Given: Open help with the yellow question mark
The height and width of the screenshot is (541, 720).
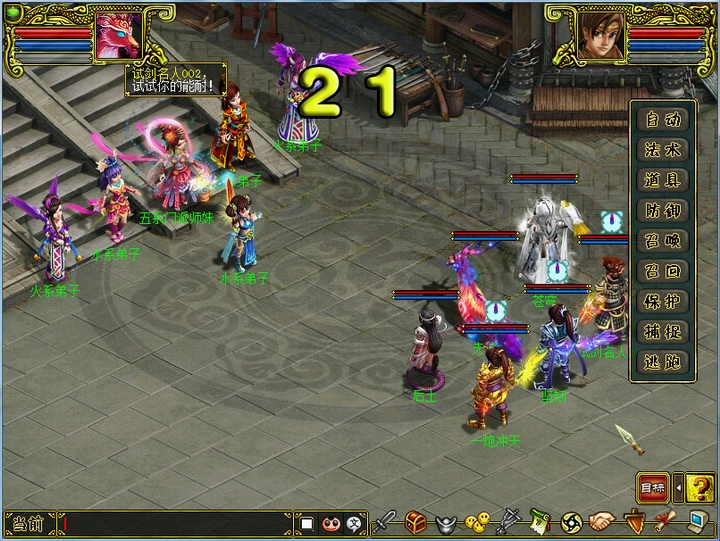Looking at the screenshot, I should pyautogui.click(x=701, y=488).
